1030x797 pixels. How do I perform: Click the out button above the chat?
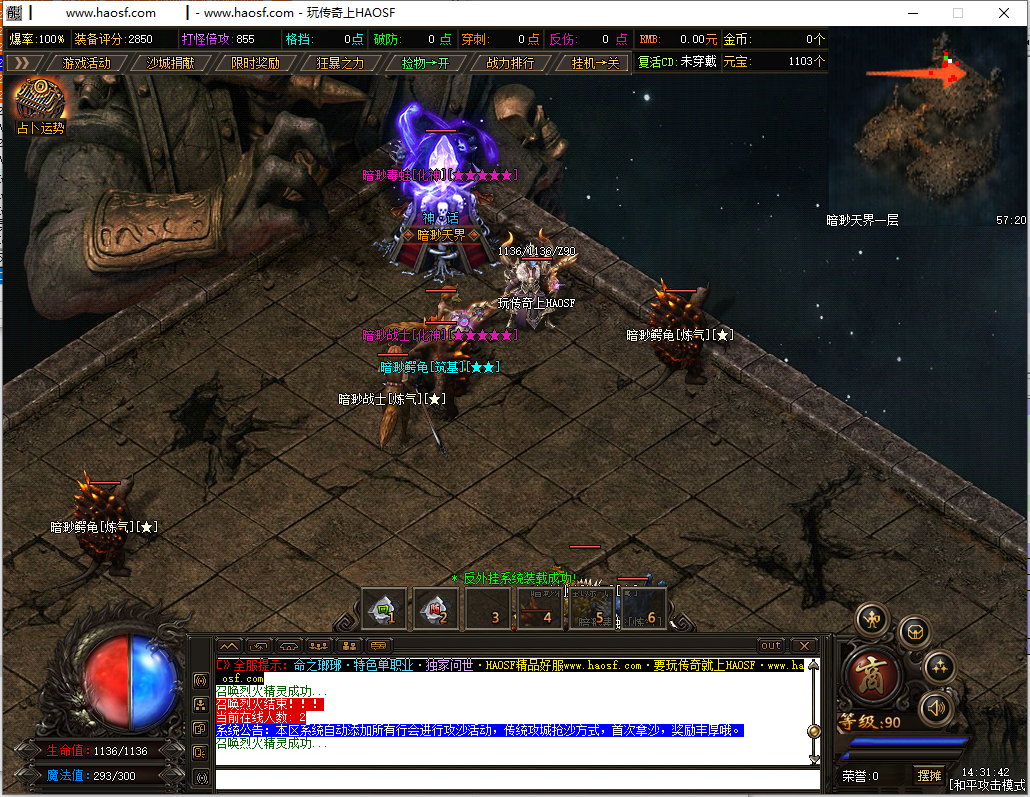[x=770, y=646]
